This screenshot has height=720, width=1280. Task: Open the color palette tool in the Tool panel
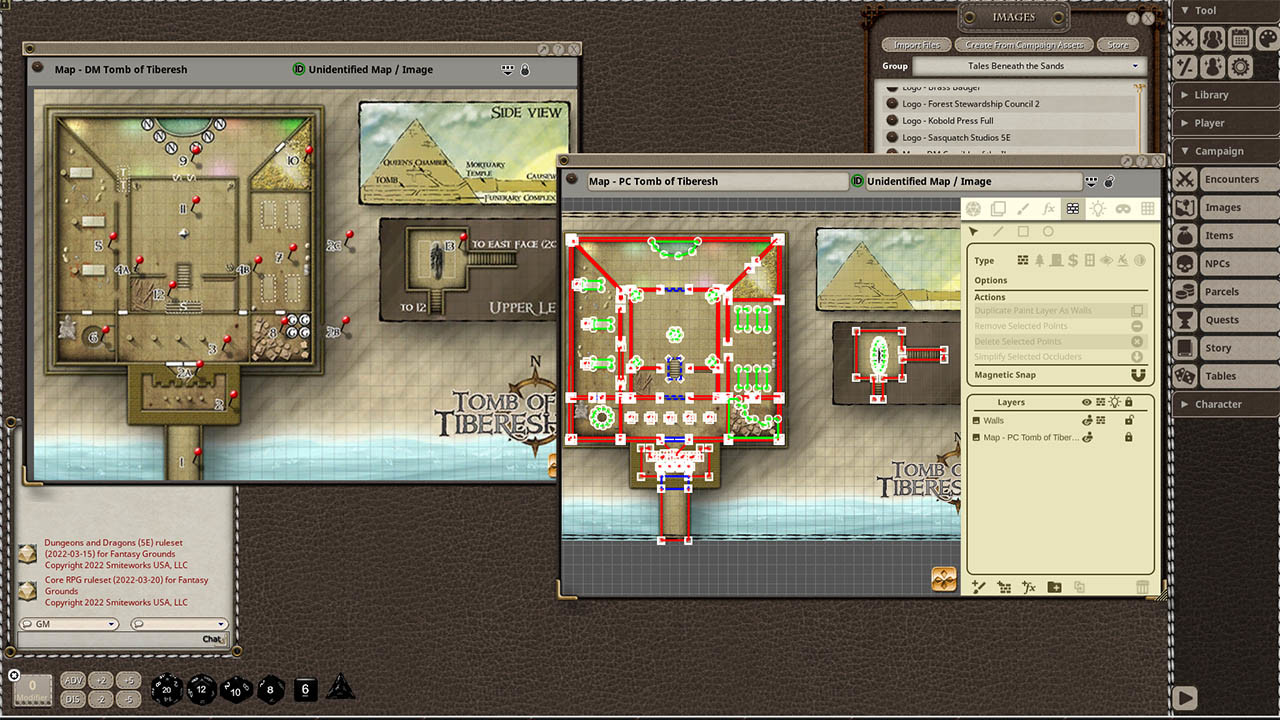pos(1268,38)
